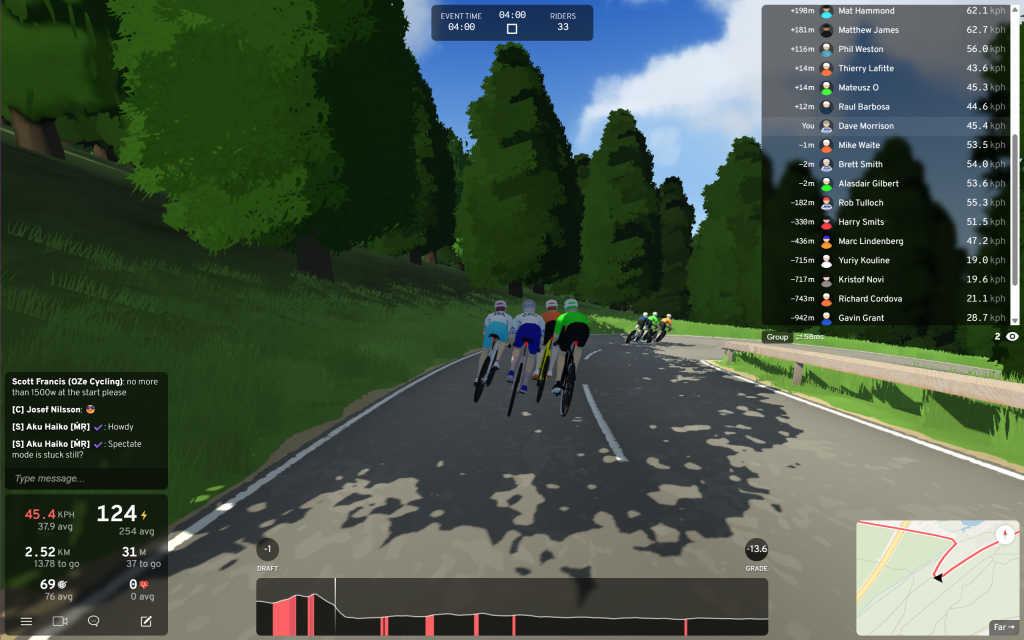Screen dimensions: 1024x640
Task: Toggle the chat bubble icon
Action: (94, 621)
